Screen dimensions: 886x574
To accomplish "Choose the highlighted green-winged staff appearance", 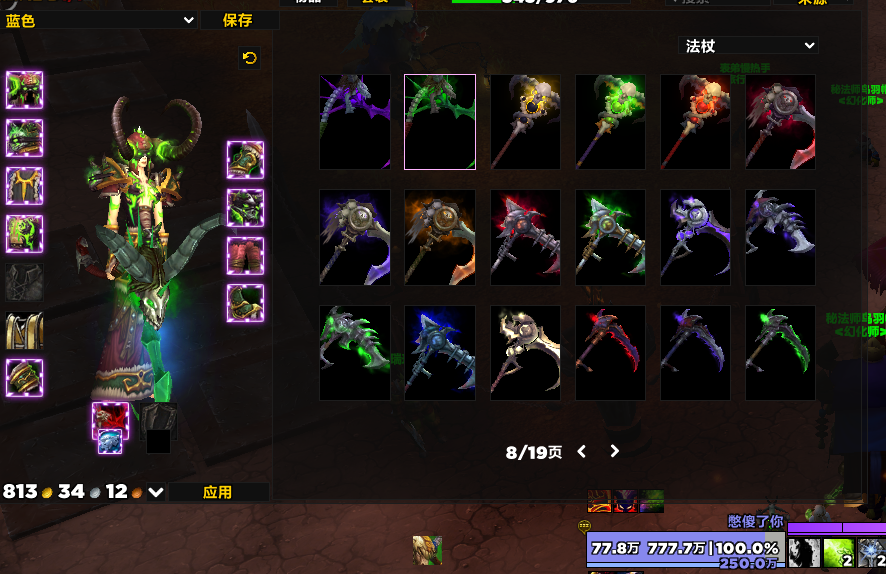I will click(440, 122).
